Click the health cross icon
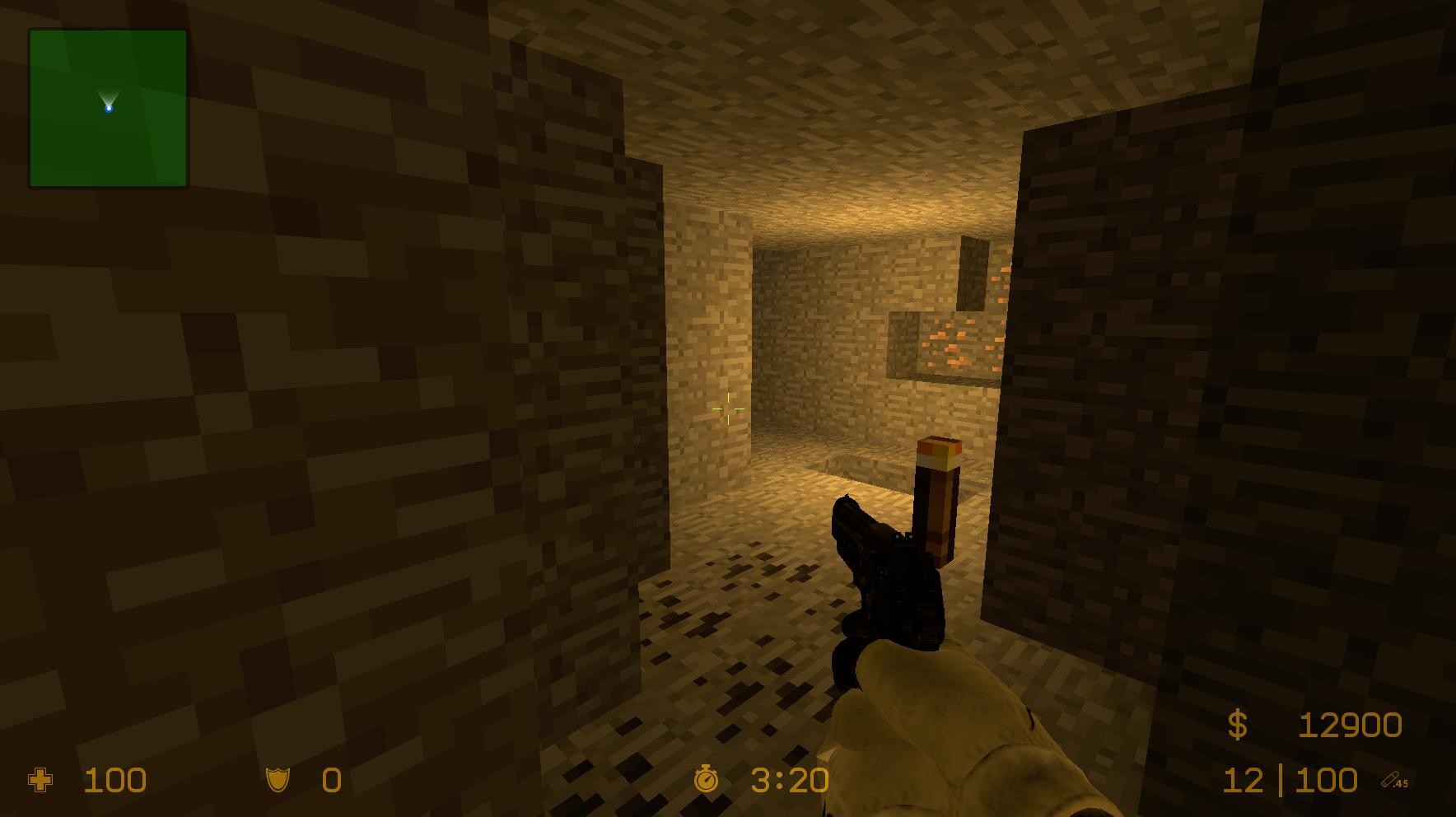This screenshot has height=817, width=1456. (x=40, y=780)
